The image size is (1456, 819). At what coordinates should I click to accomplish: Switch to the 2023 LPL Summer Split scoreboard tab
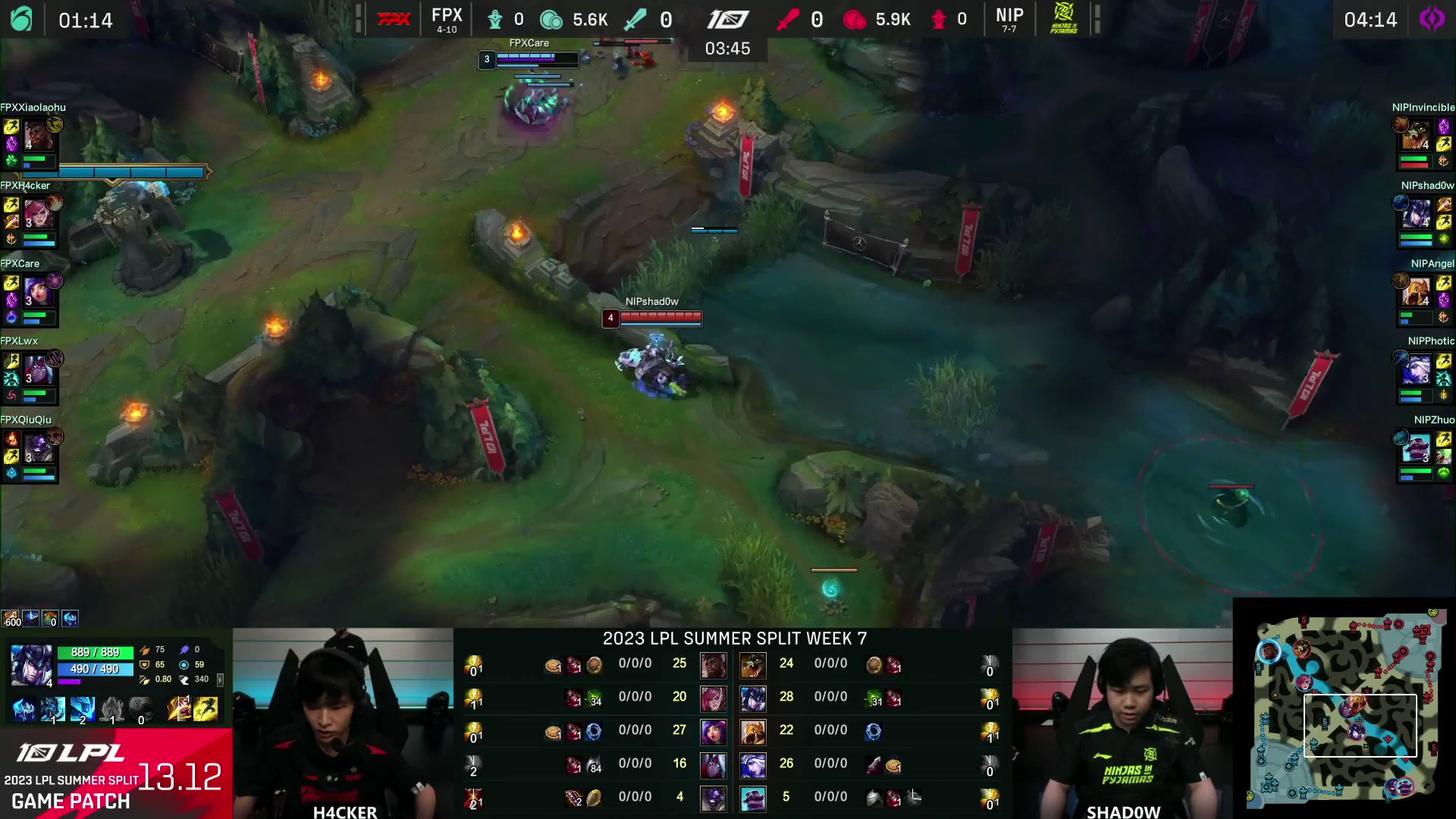click(734, 639)
